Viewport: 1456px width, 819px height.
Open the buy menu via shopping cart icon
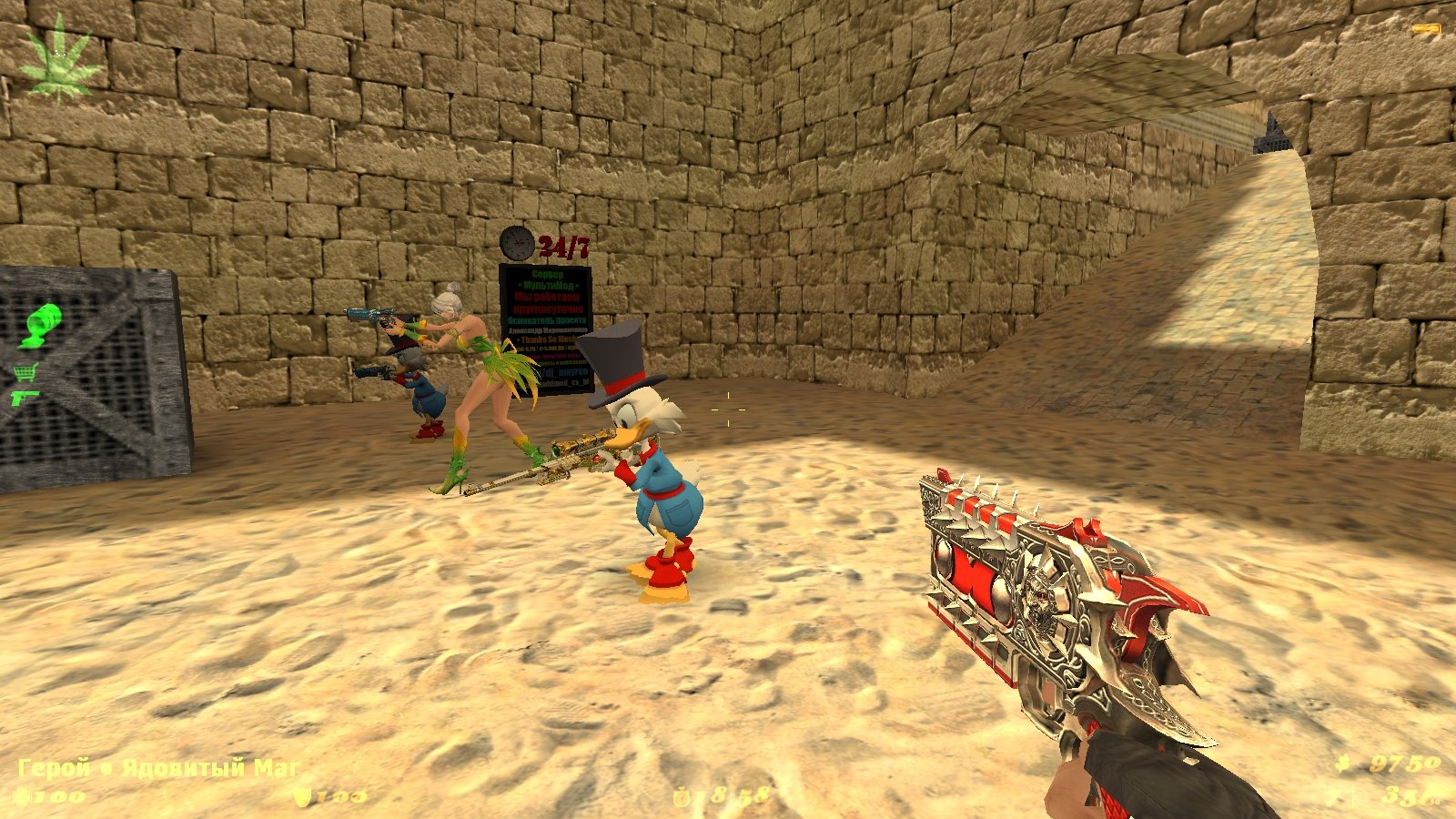pyautogui.click(x=25, y=372)
